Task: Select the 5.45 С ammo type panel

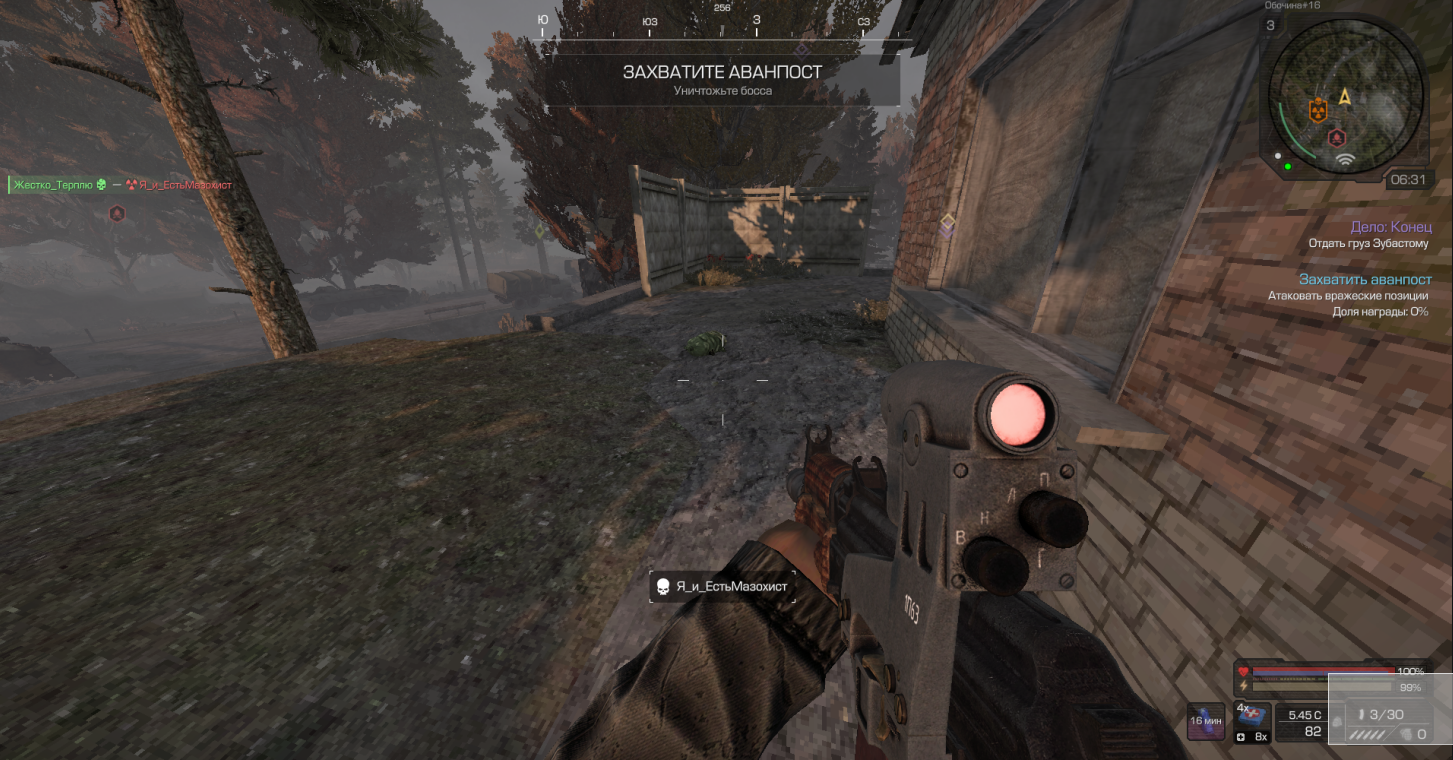Action: pos(1305,723)
